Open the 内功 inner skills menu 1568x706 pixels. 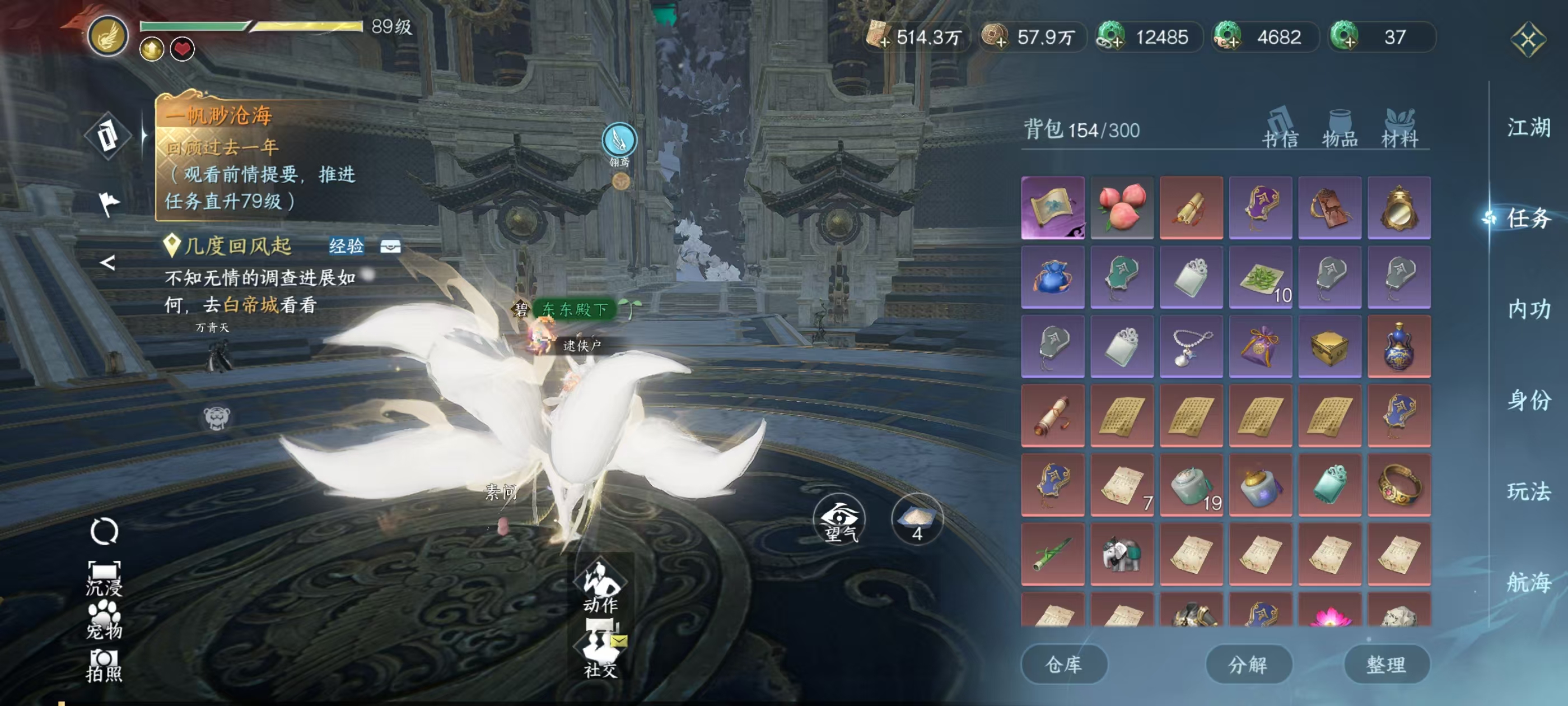tap(1528, 309)
